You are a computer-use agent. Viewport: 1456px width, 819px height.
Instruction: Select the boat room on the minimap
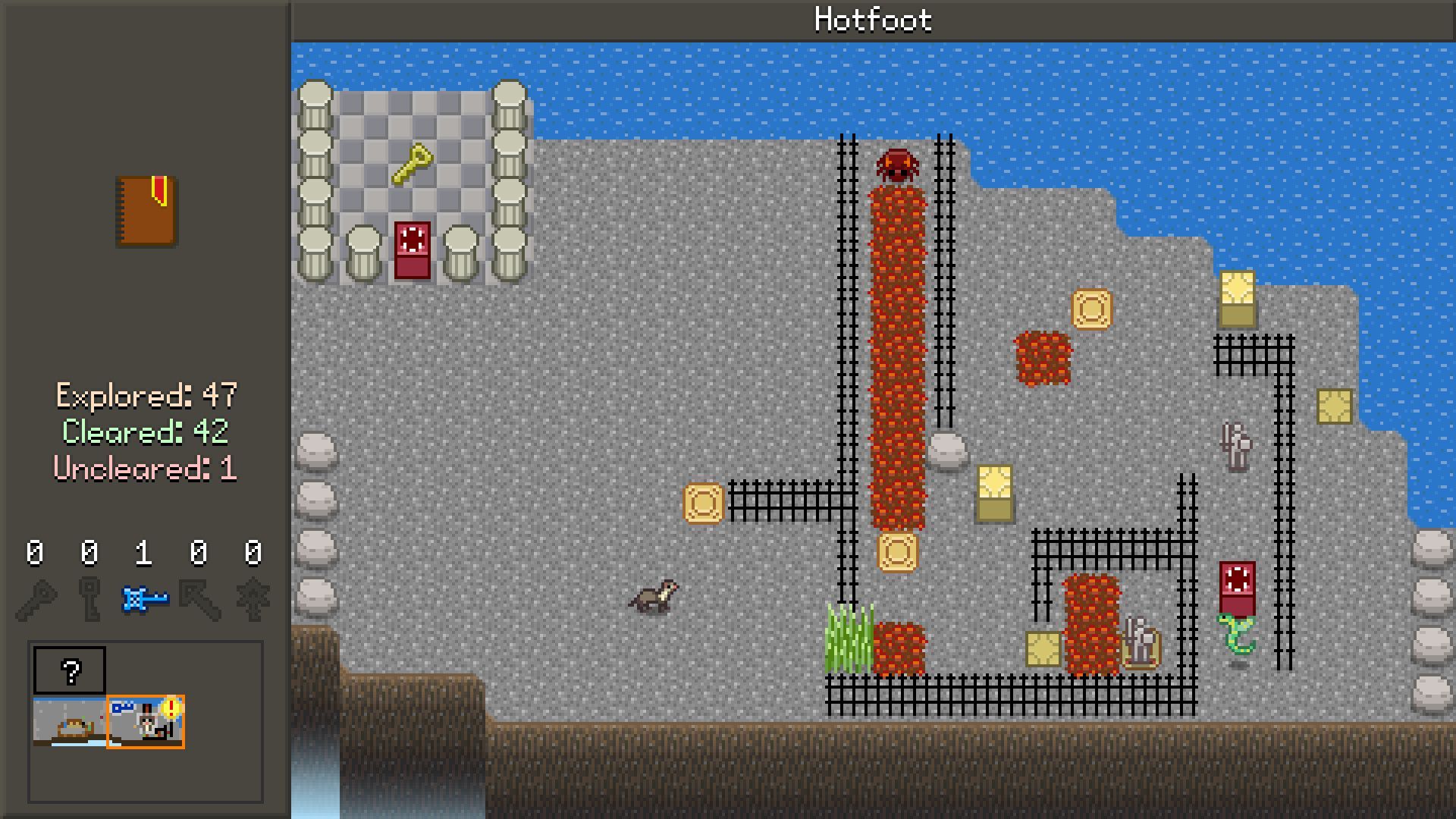pos(69,722)
